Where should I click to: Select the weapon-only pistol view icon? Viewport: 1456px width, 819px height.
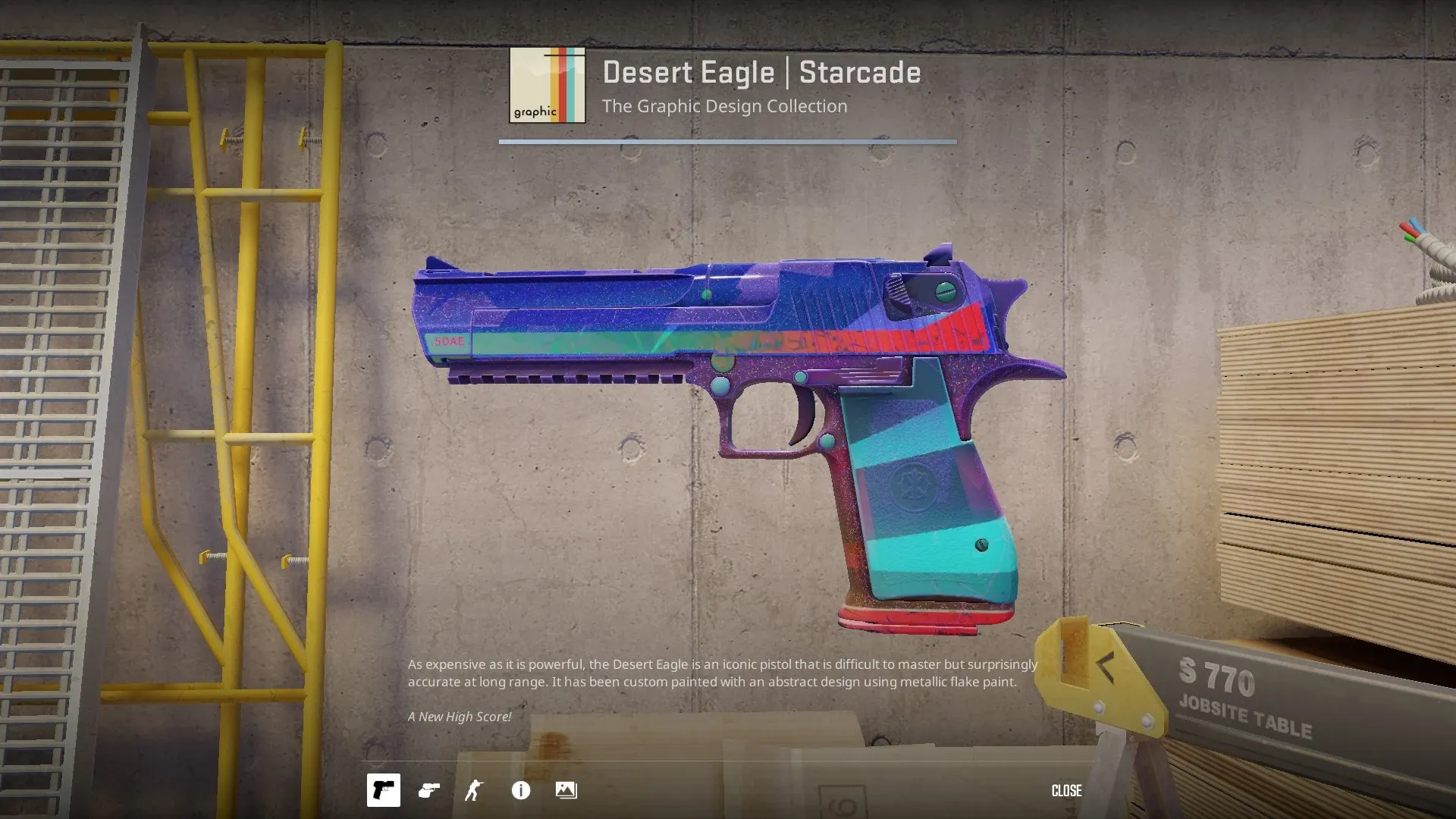[x=383, y=790]
